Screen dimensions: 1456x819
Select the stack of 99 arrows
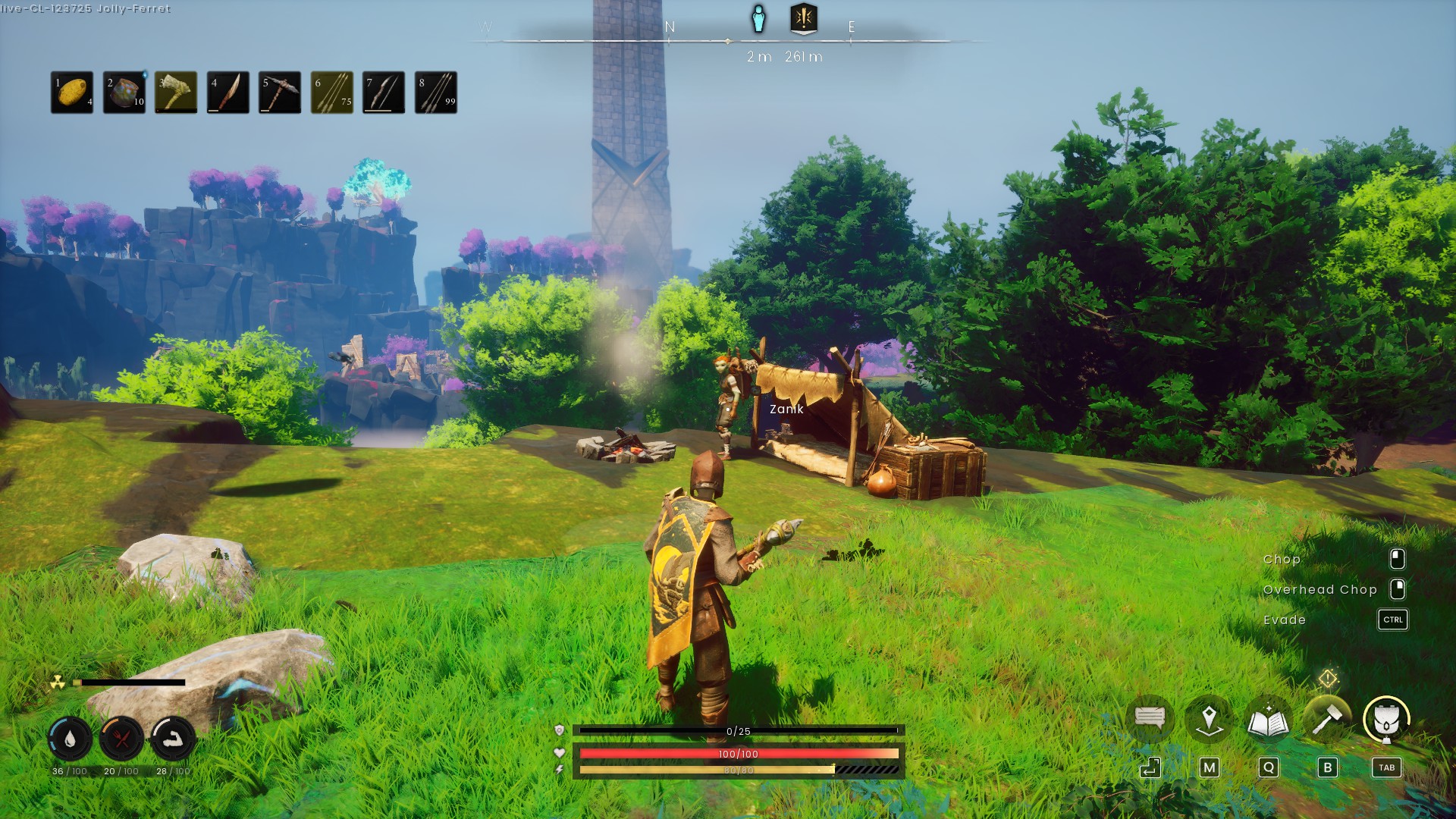click(x=436, y=93)
